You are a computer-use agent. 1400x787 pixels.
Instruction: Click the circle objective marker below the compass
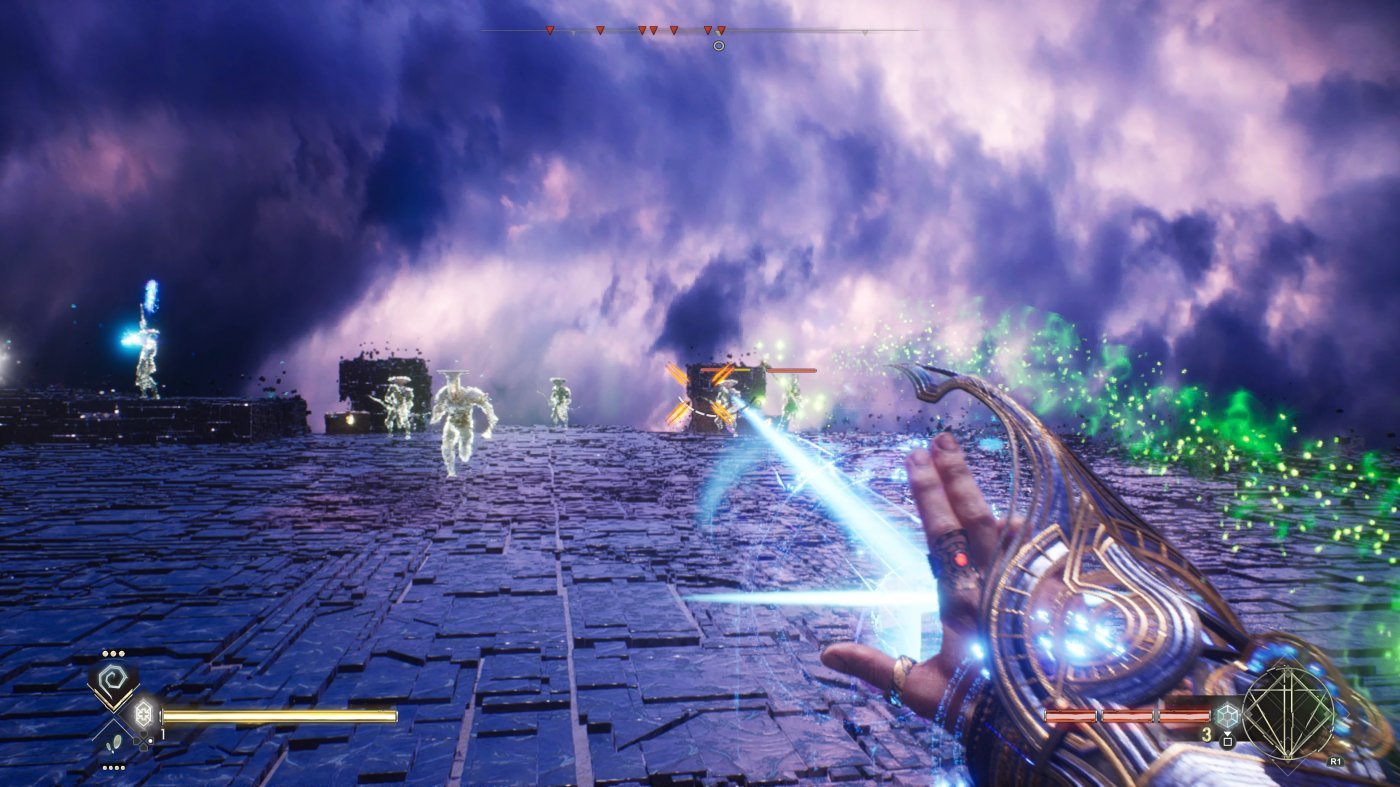(718, 45)
